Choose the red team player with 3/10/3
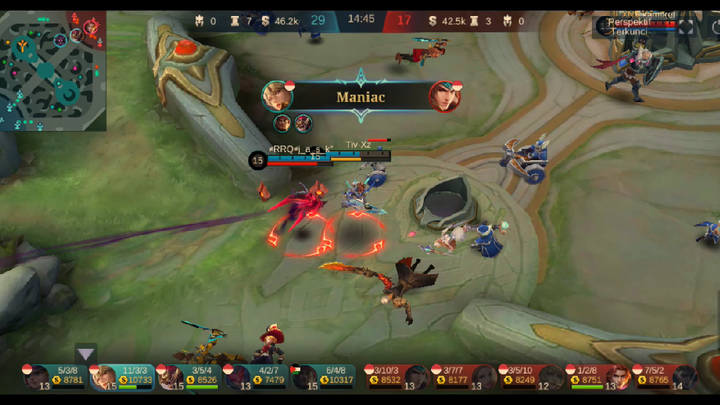The height and width of the screenshot is (405, 720). tap(392, 376)
